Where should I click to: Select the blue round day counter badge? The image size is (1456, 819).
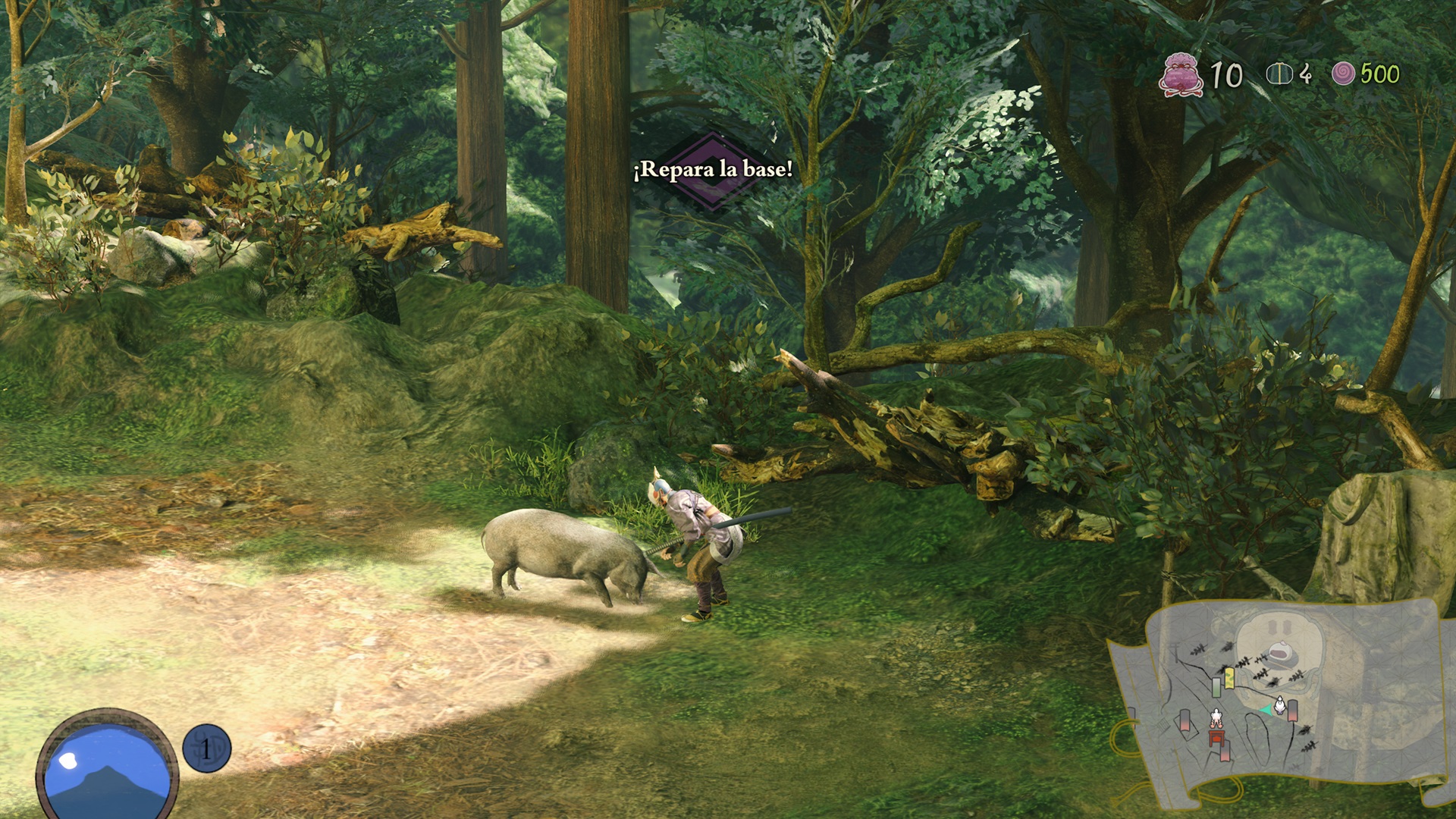206,748
